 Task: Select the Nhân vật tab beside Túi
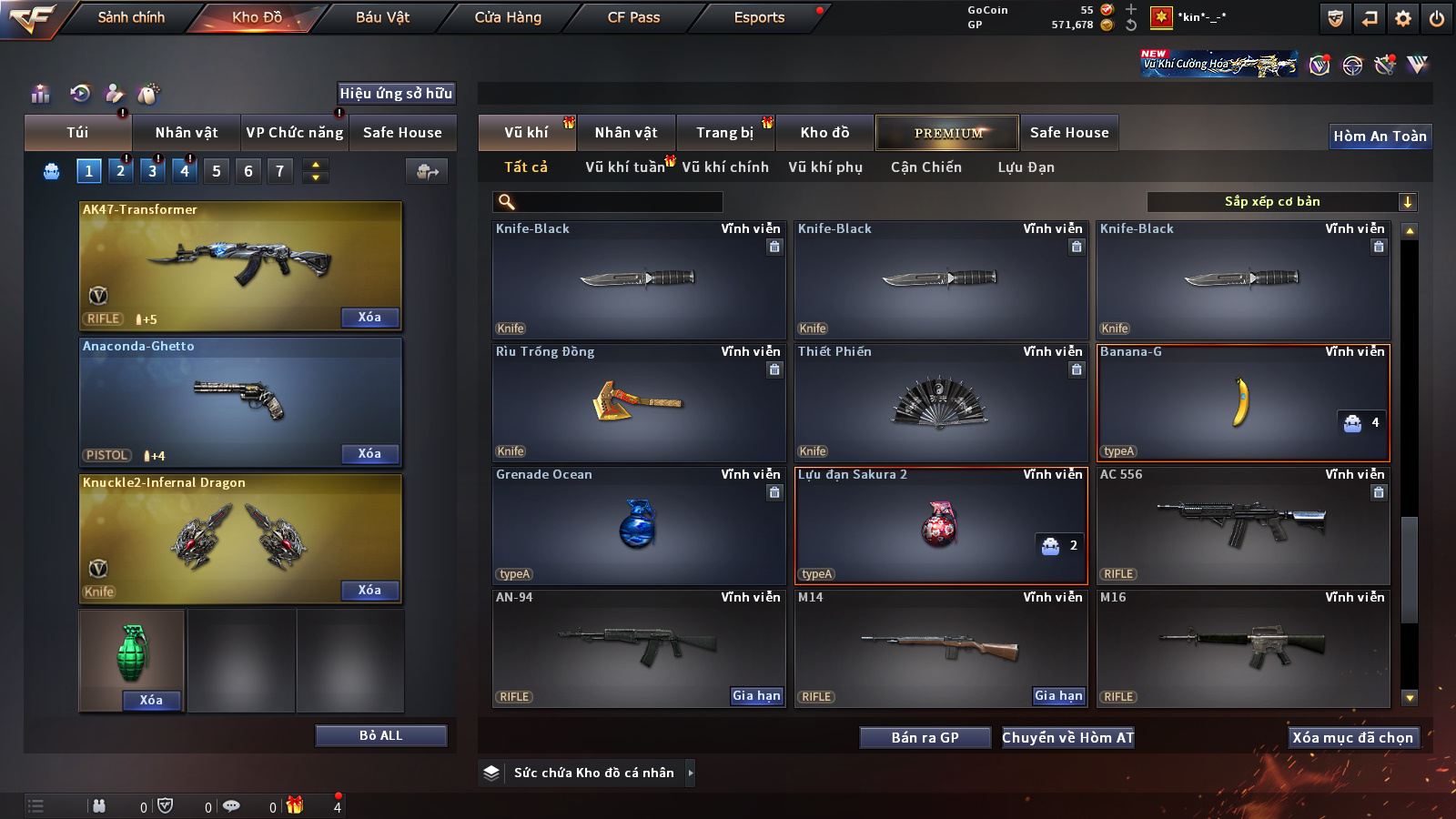click(187, 133)
